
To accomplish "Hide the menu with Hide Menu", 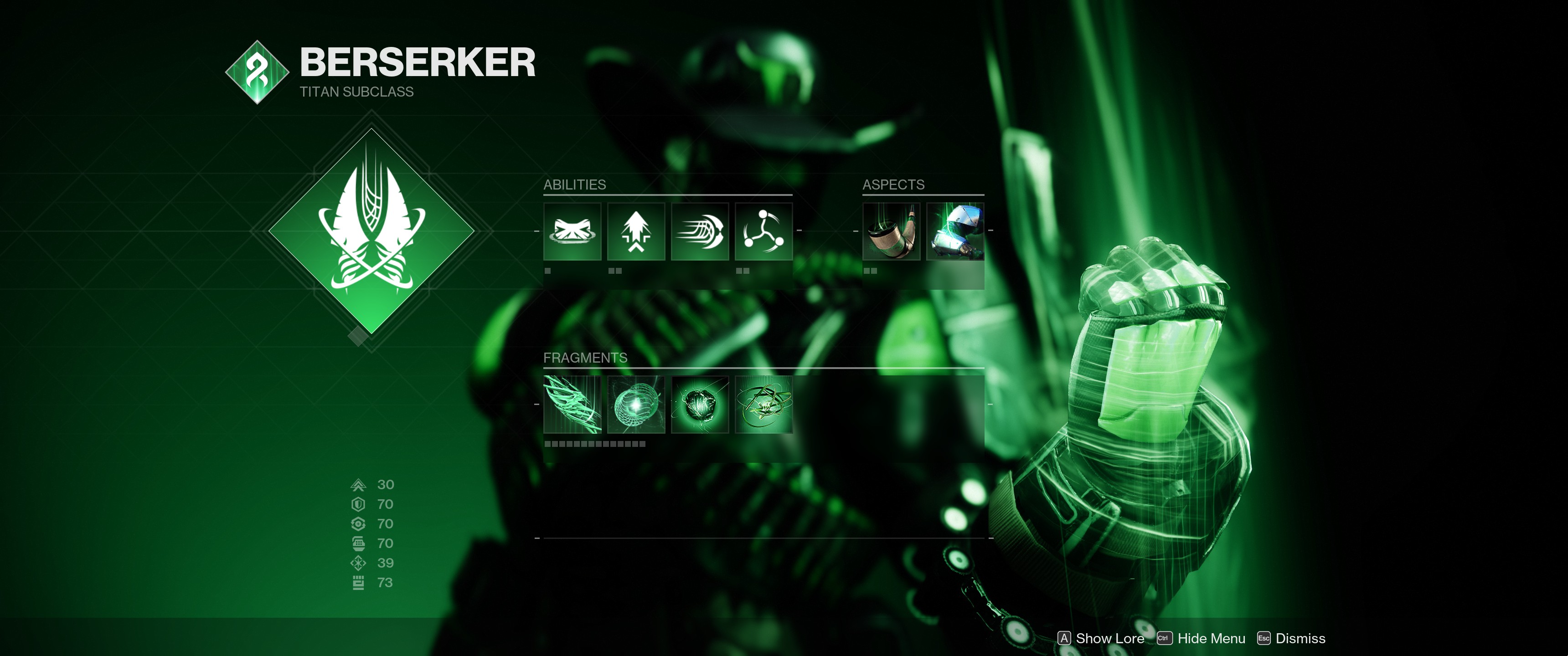I will click(1202, 638).
